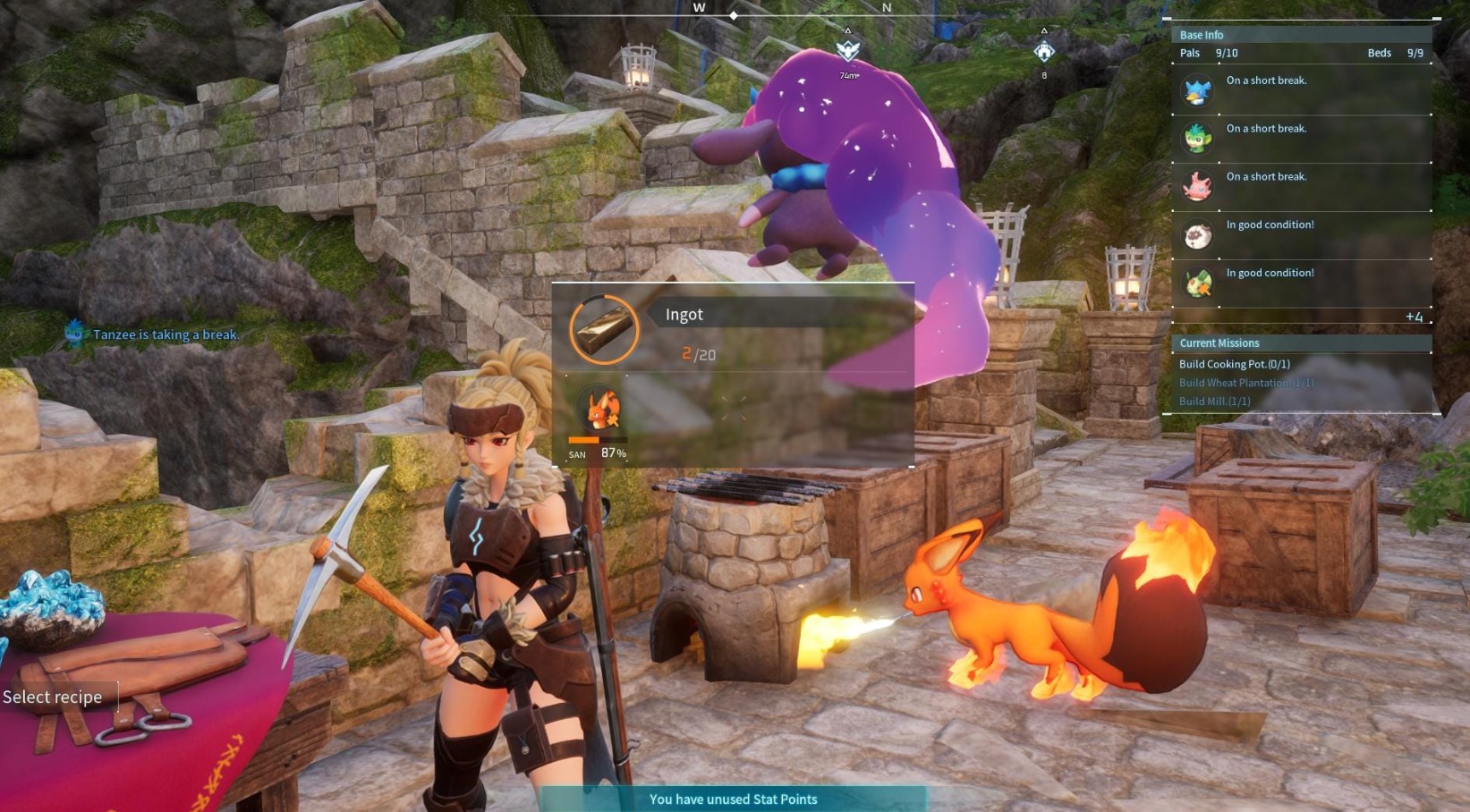Screen dimensions: 1470x812
Task: Select the blue penguin pal row
Action: click(1301, 90)
